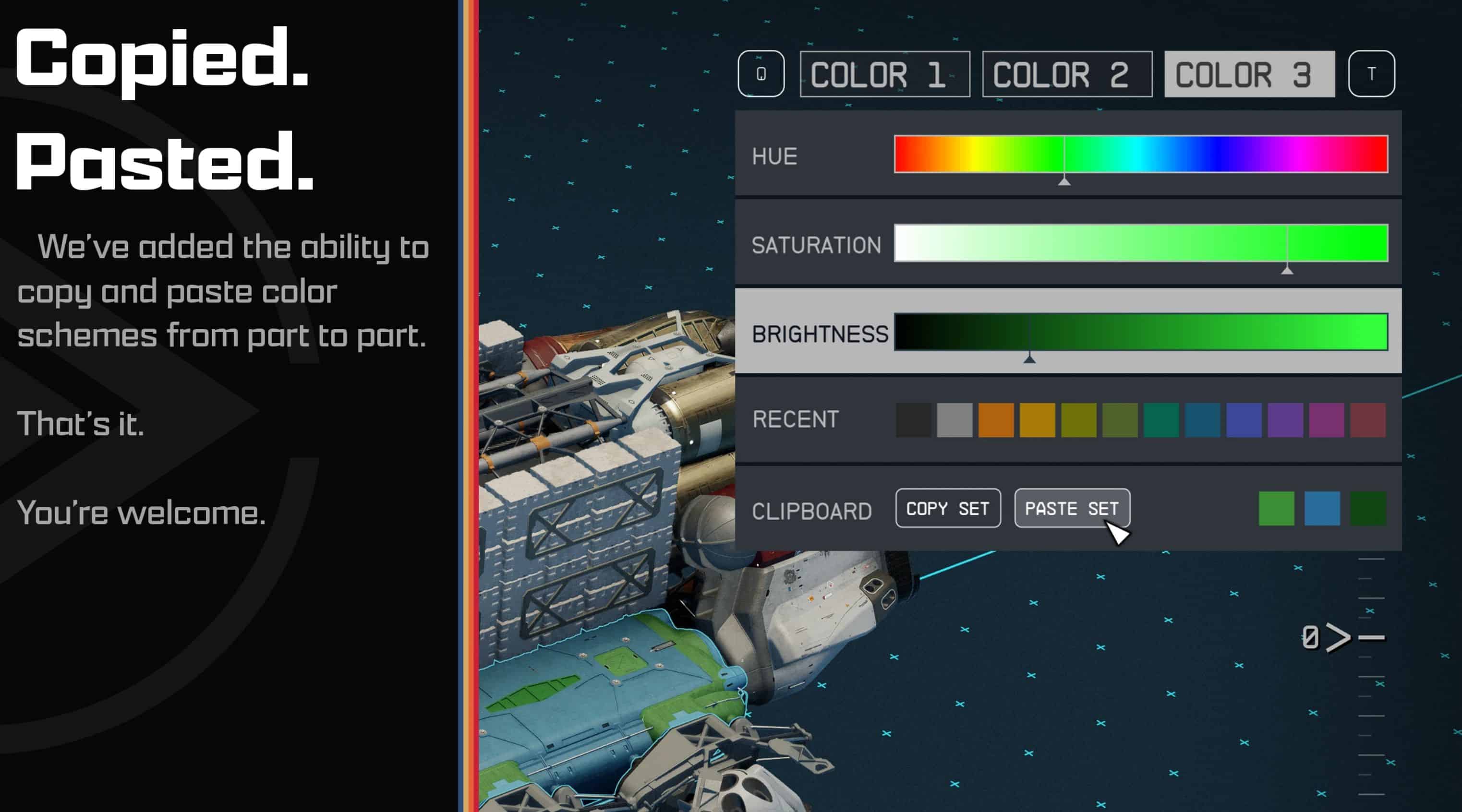Image resolution: width=1462 pixels, height=812 pixels.
Task: Switch to the Color 1 tab
Action: click(884, 74)
